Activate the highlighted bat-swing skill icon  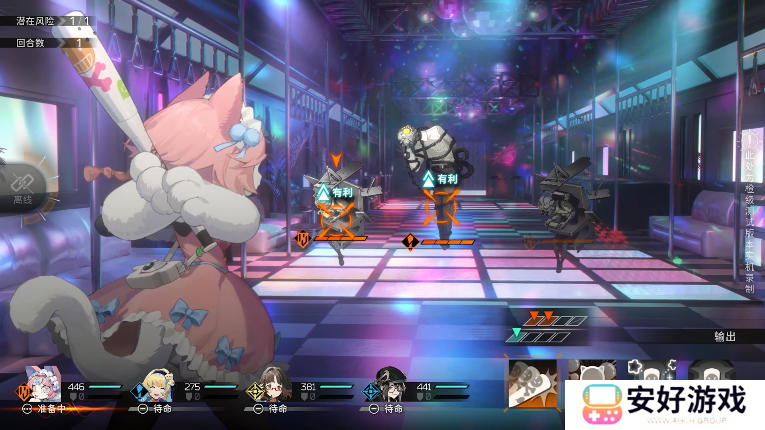pyautogui.click(x=532, y=383)
